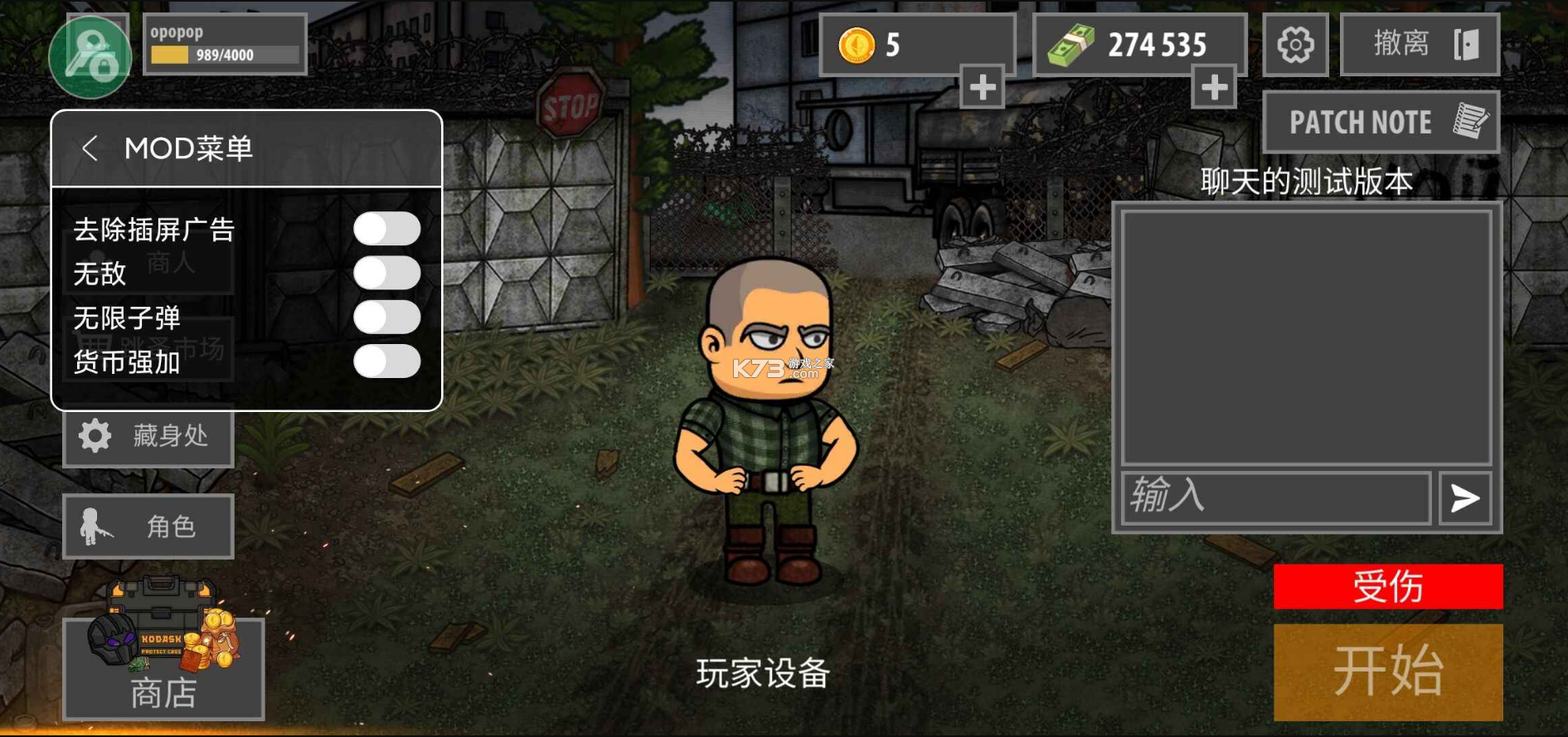Open the 商店 menu item

pyautogui.click(x=163, y=692)
